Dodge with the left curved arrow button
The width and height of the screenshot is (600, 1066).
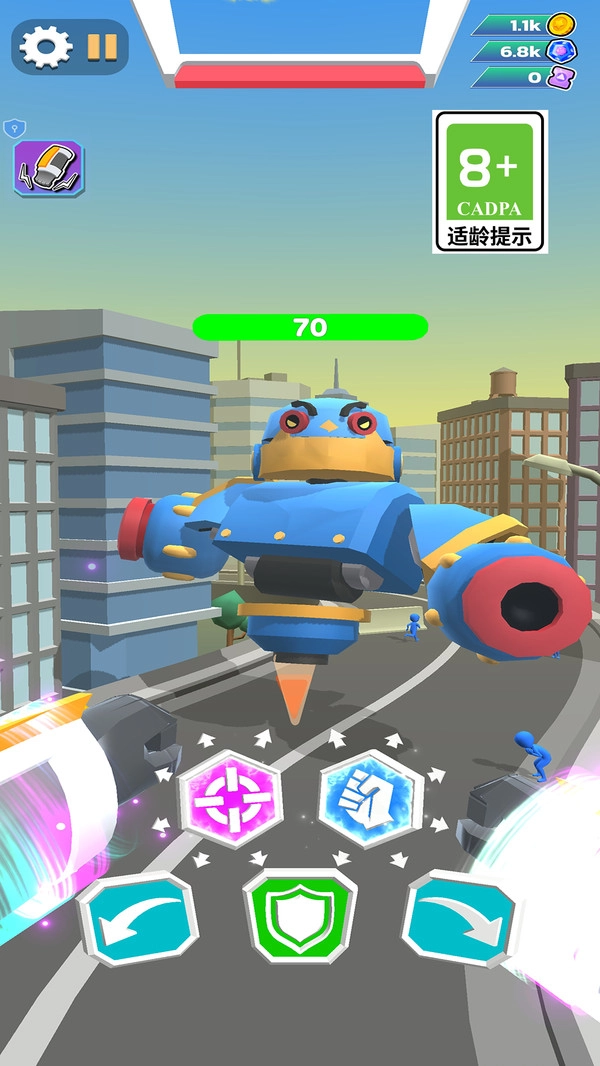tap(138, 917)
